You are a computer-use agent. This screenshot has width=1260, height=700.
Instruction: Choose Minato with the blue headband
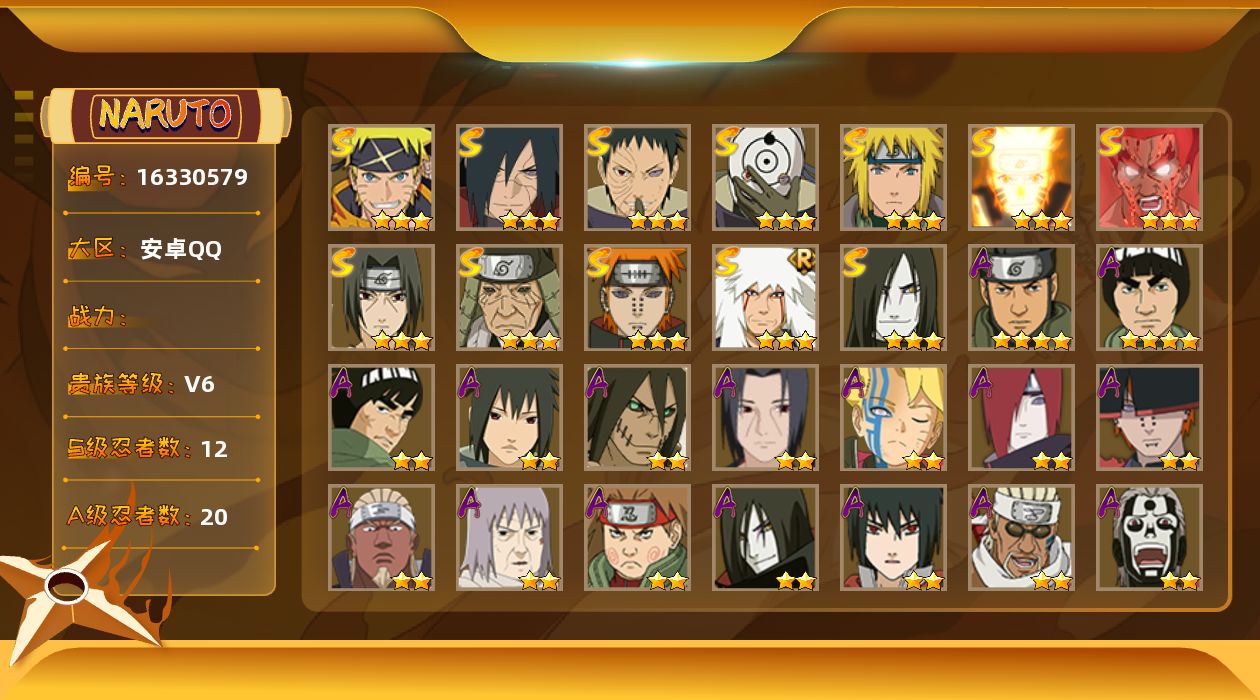point(893,177)
